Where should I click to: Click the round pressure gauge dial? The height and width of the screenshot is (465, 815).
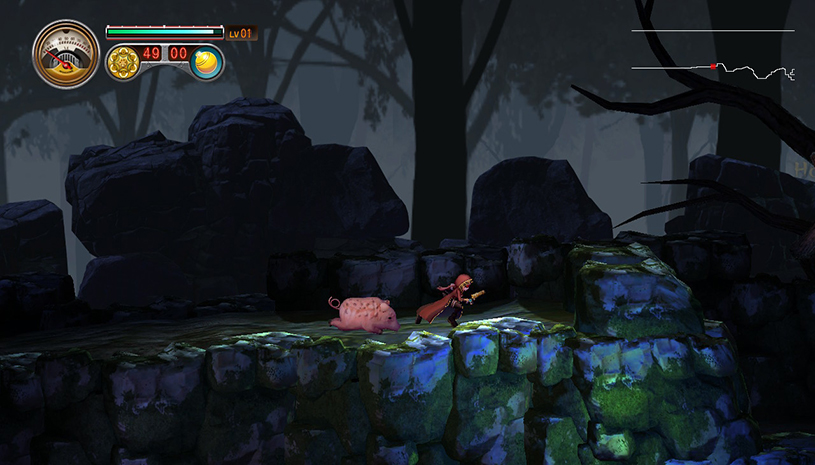pyautogui.click(x=66, y=54)
